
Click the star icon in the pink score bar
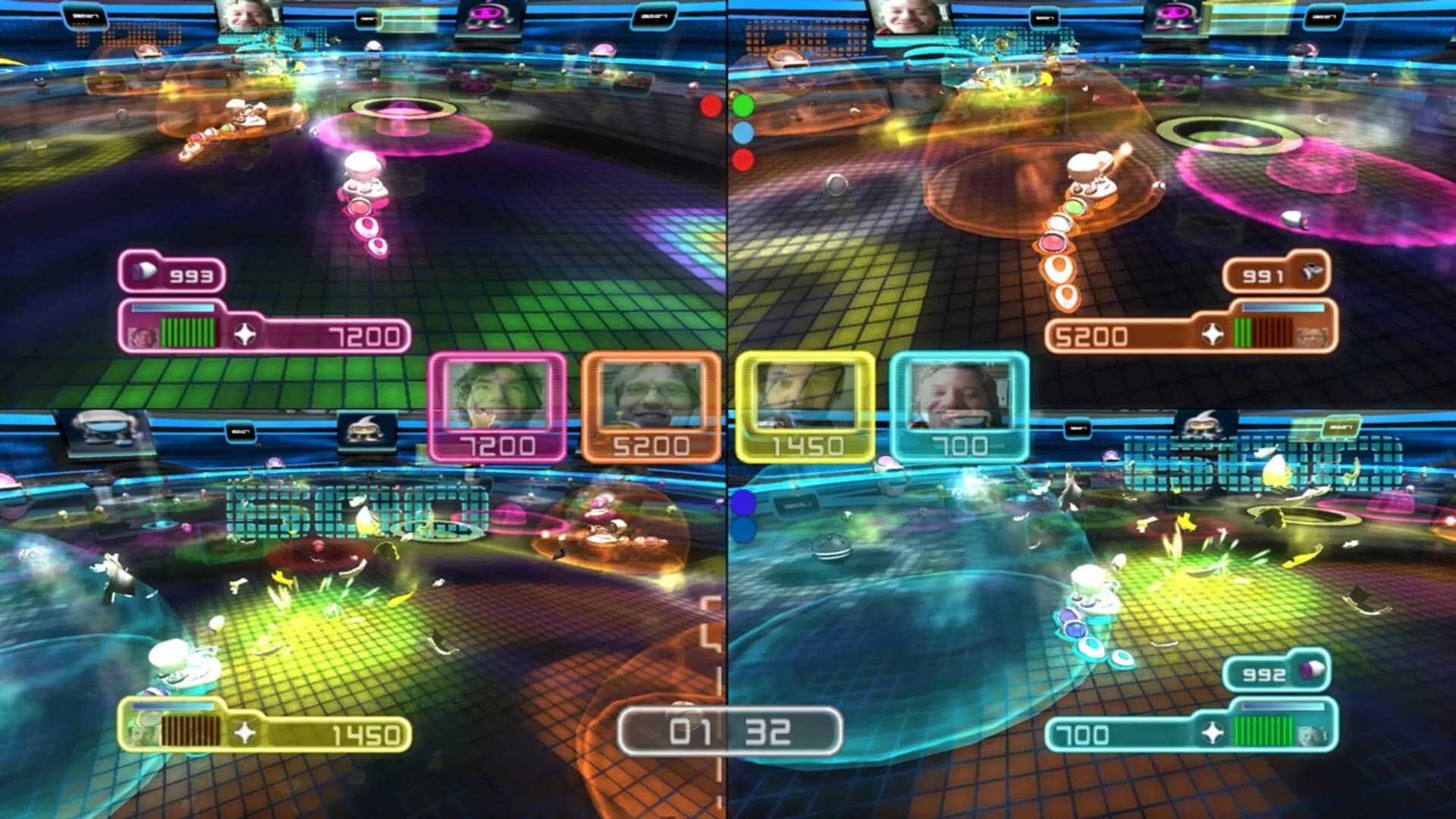[245, 332]
